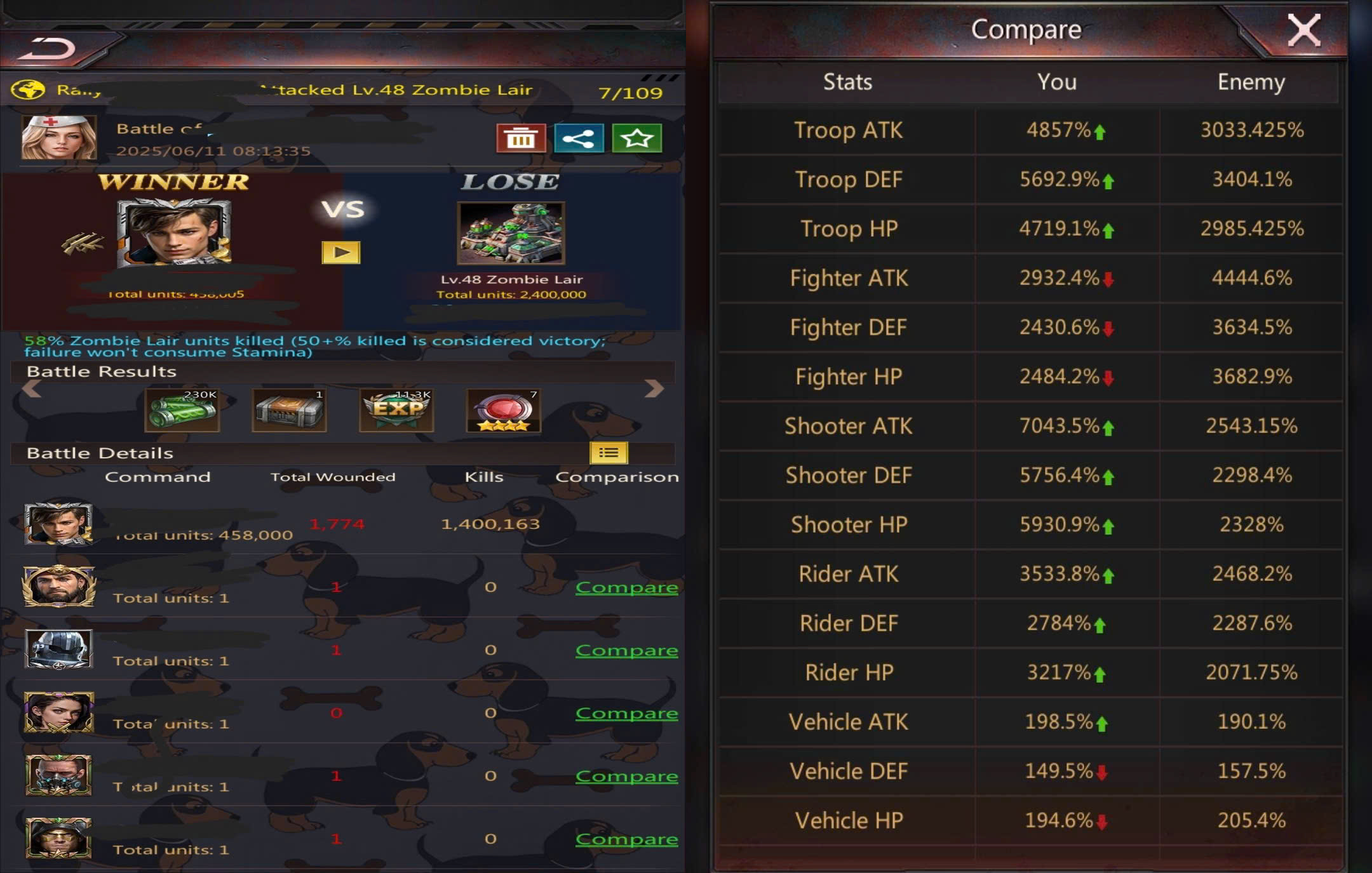Select the EXP reward icon
1372x873 pixels.
pos(397,410)
